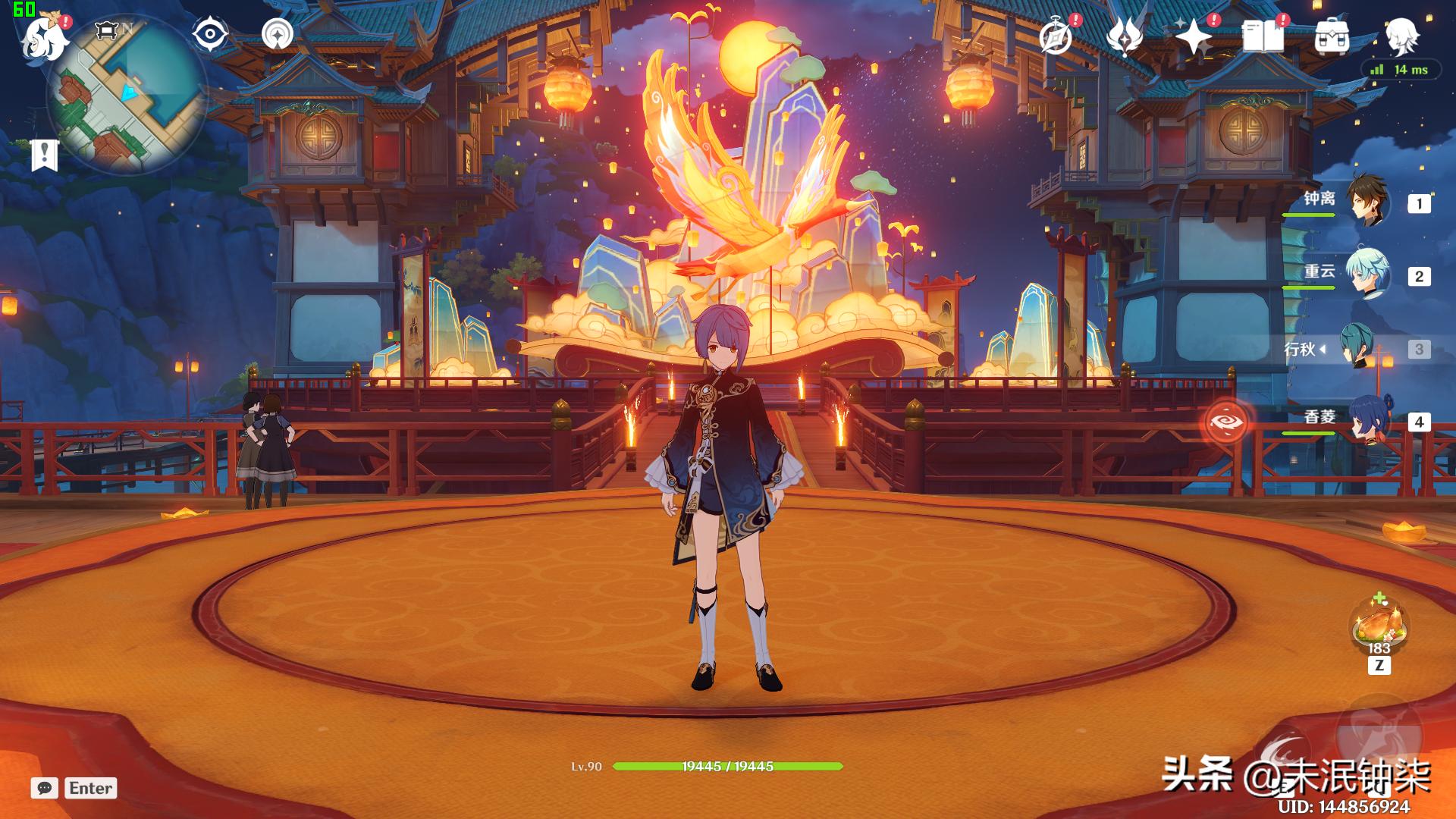Open the character profile head icon
The height and width of the screenshot is (819, 1456).
click(1401, 35)
